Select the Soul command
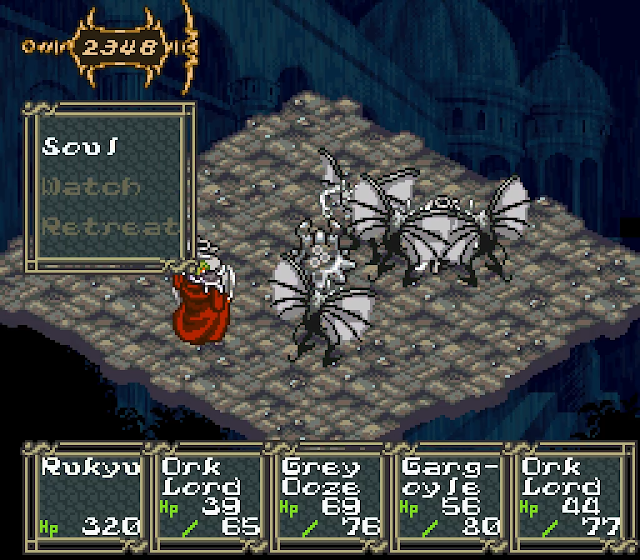This screenshot has height=560, width=640. point(82,147)
